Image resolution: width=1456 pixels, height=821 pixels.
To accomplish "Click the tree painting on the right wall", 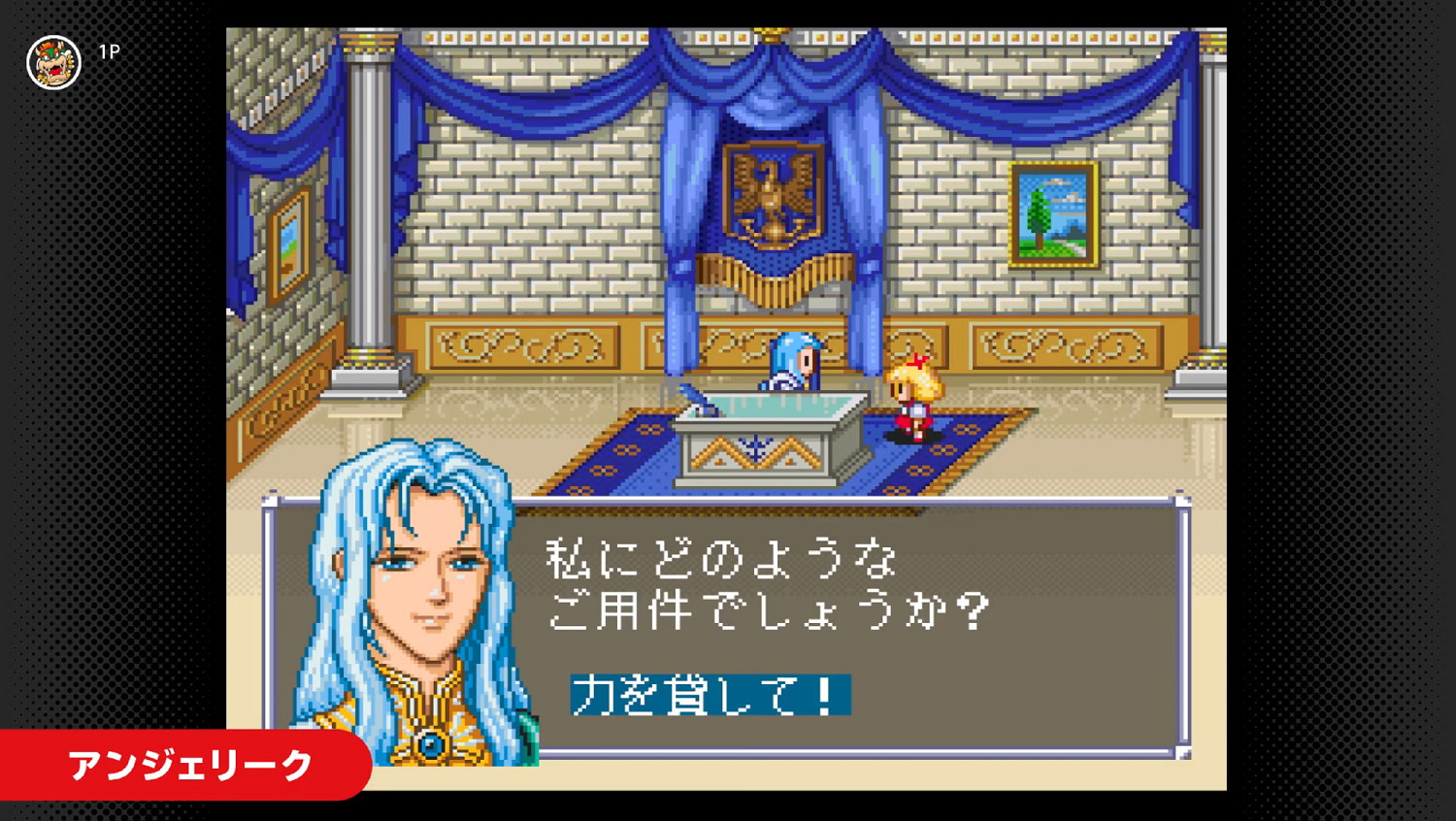I will coord(1055,215).
